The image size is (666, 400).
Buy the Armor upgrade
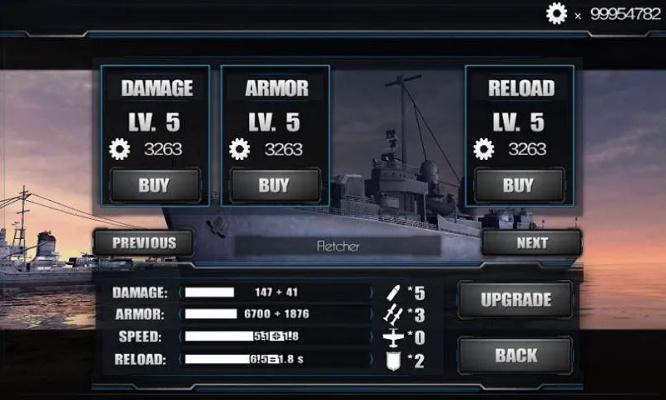coord(274,185)
